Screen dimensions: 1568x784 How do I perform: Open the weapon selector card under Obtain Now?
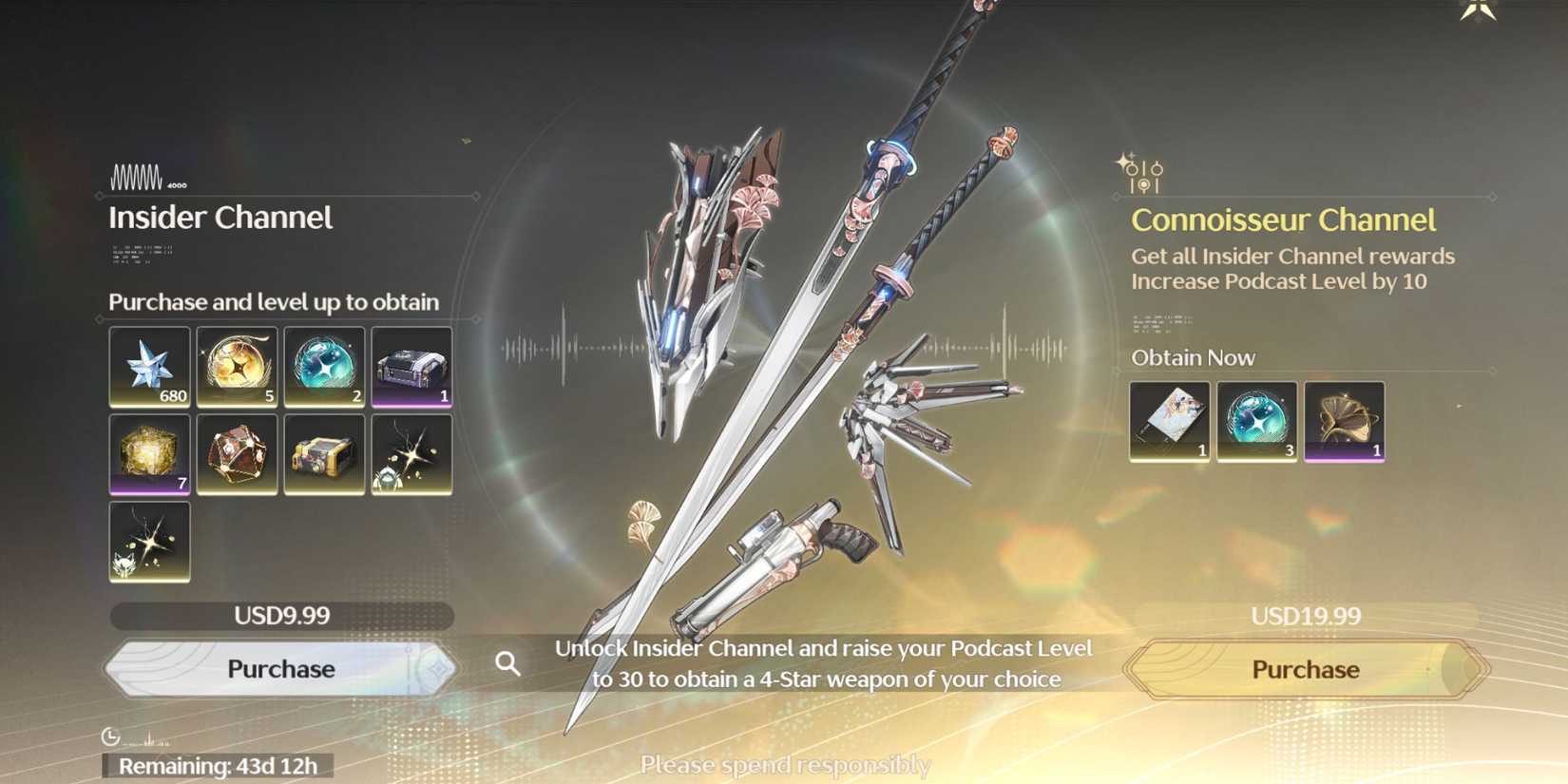click(x=1169, y=421)
